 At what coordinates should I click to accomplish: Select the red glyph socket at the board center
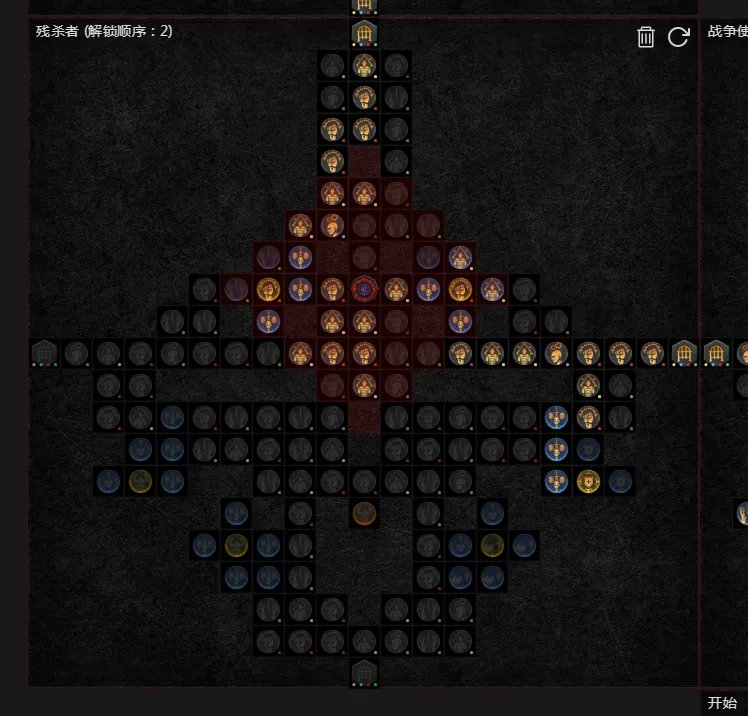click(364, 290)
